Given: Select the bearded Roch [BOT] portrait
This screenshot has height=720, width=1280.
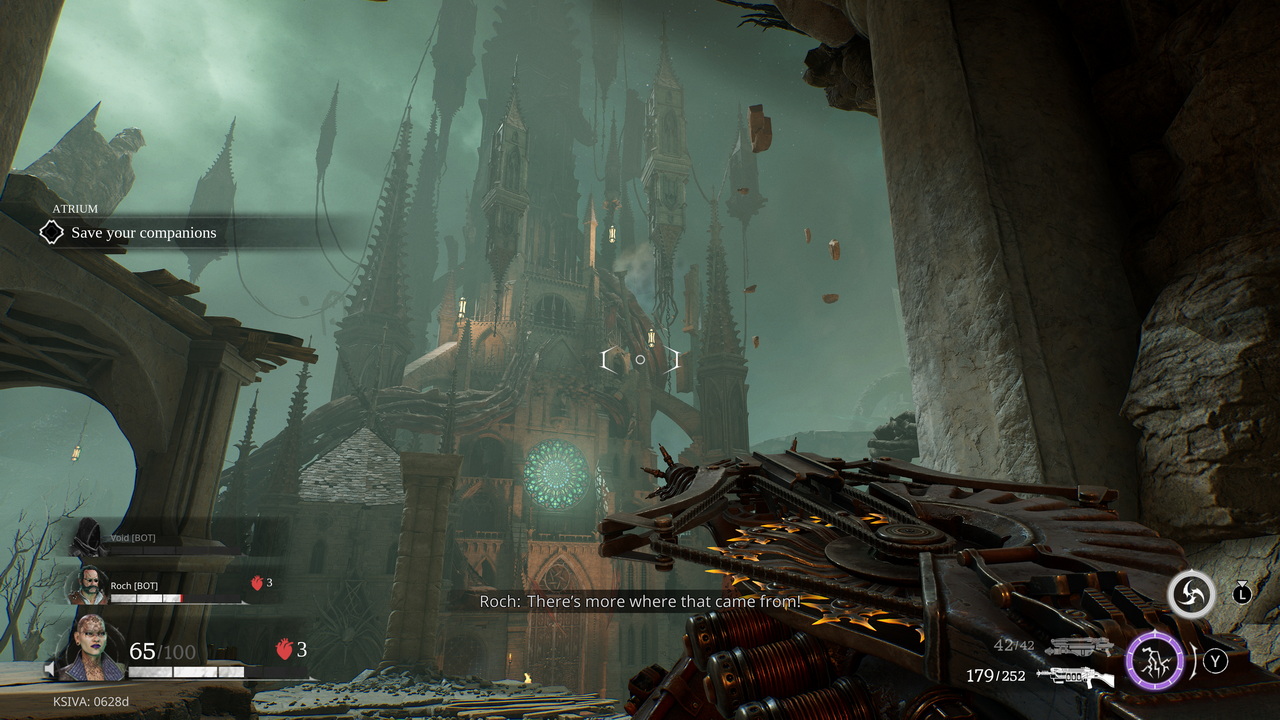Looking at the screenshot, I should (x=87, y=585).
